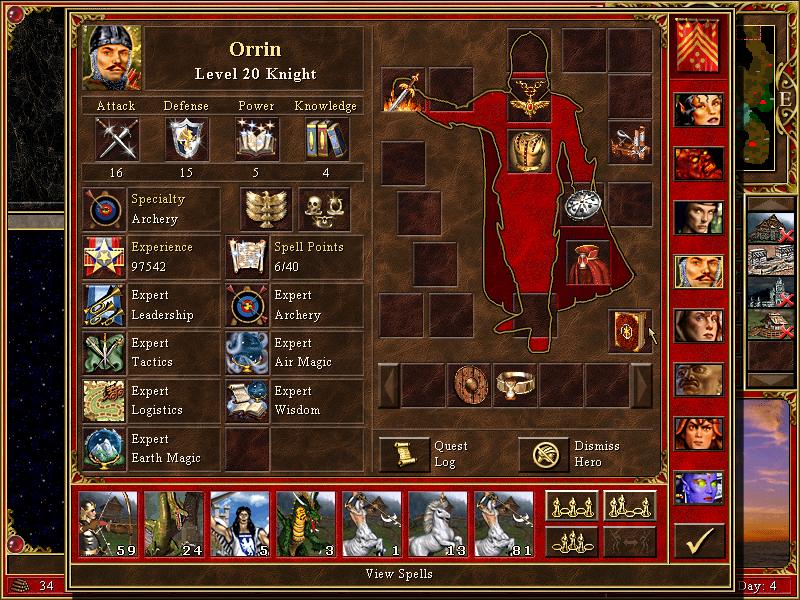View Expert Archery skill details
Viewport: 800px width, 600px height.
pyautogui.click(x=247, y=305)
